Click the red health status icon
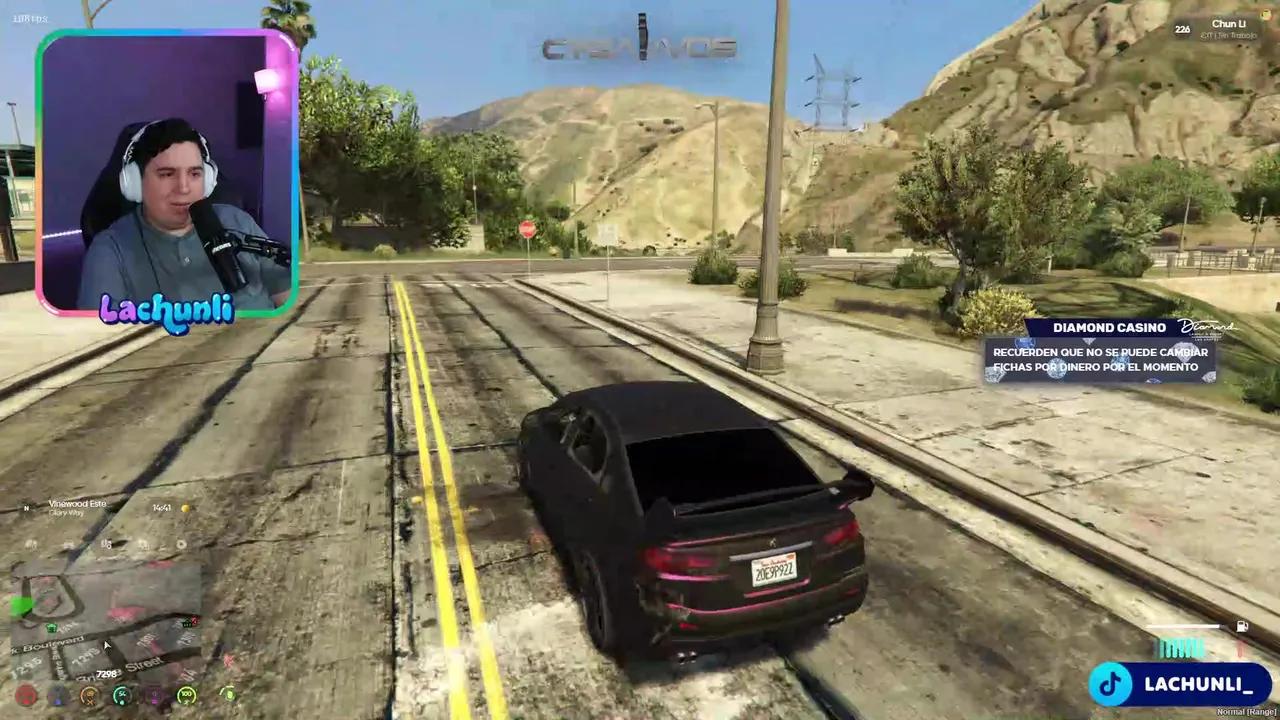The image size is (1280, 720). [x=26, y=695]
